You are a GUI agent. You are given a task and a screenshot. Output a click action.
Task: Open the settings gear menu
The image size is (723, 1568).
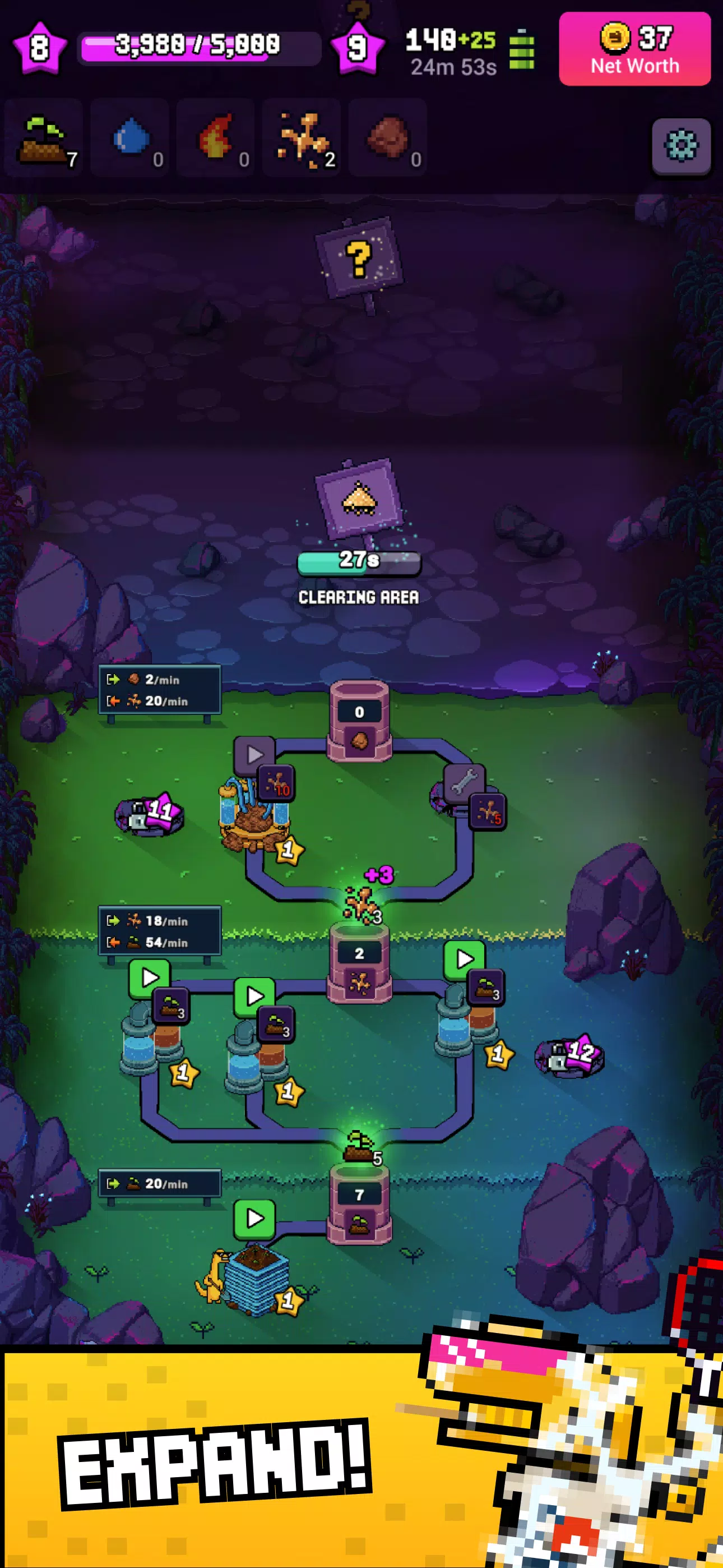(x=680, y=146)
